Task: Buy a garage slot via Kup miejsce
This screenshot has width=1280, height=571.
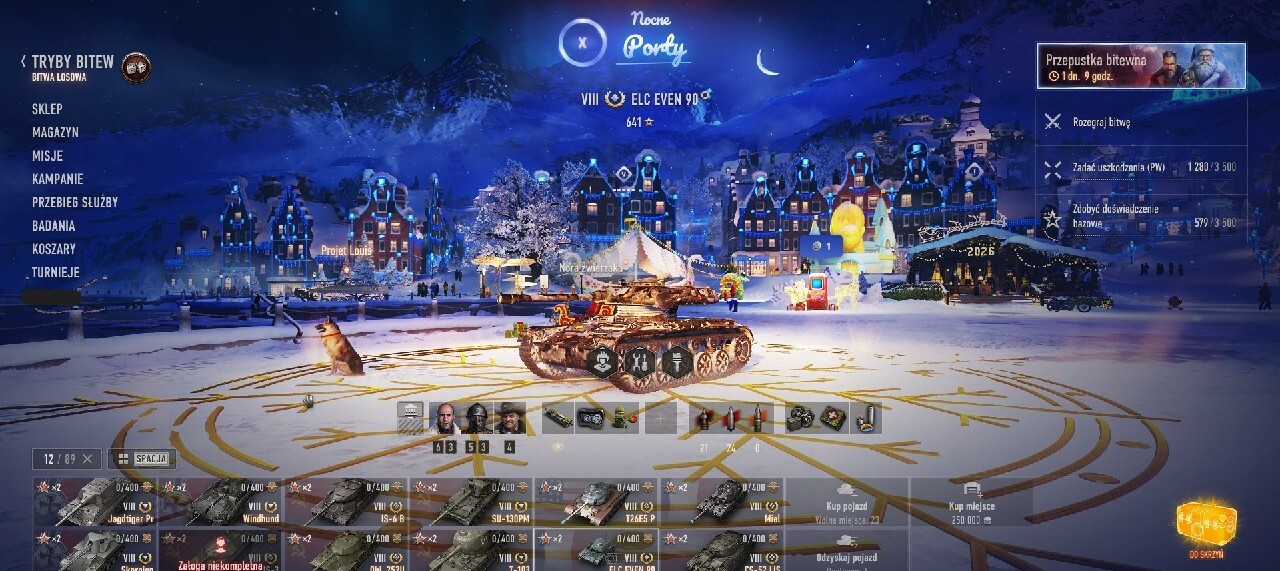Action: coord(970,502)
